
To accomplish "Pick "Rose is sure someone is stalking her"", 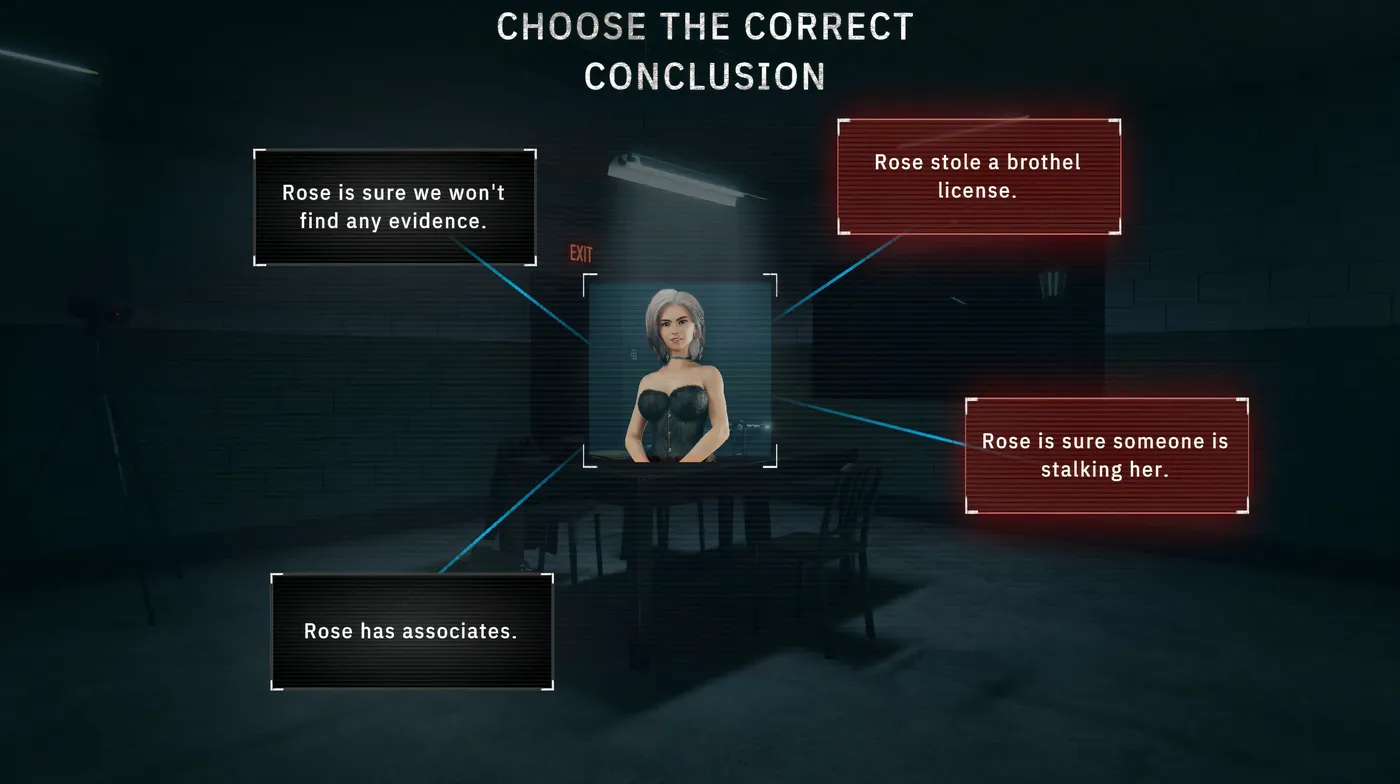I will (x=1105, y=455).
